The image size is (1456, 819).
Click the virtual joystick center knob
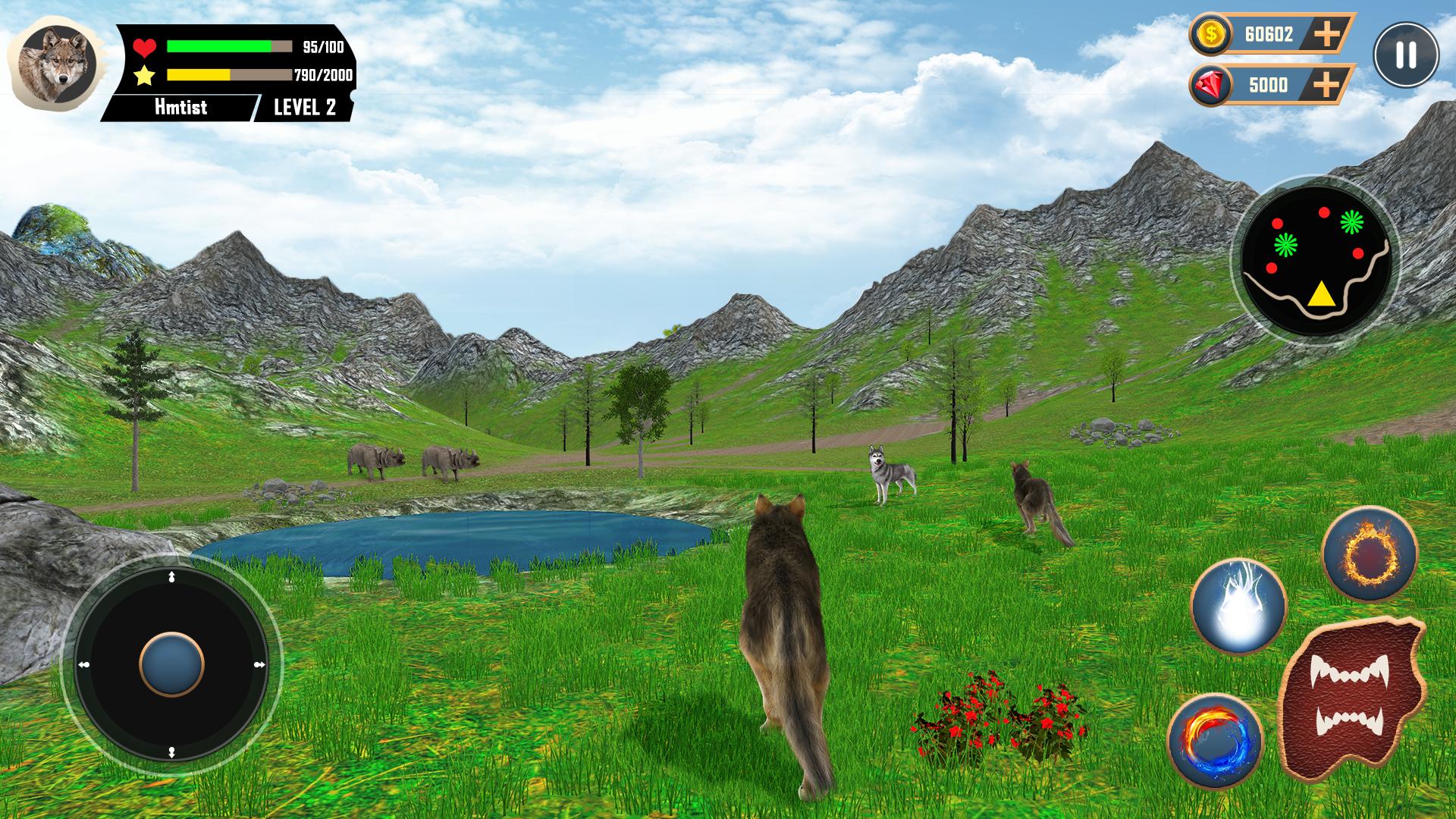[x=172, y=664]
